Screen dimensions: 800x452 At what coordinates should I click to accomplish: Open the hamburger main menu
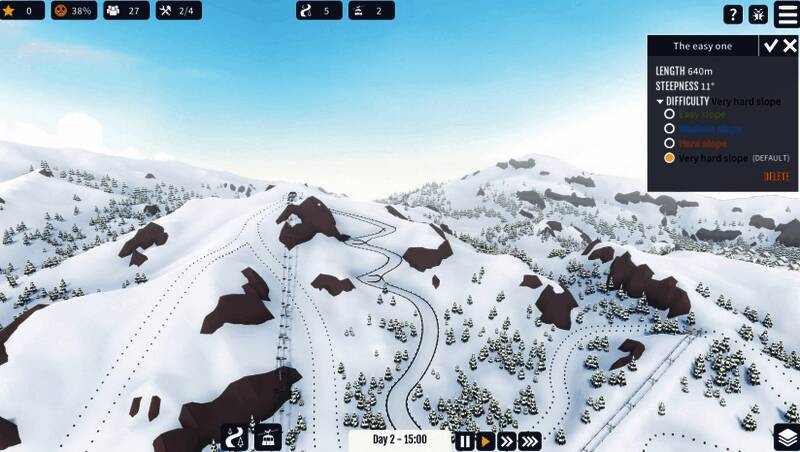coord(787,12)
